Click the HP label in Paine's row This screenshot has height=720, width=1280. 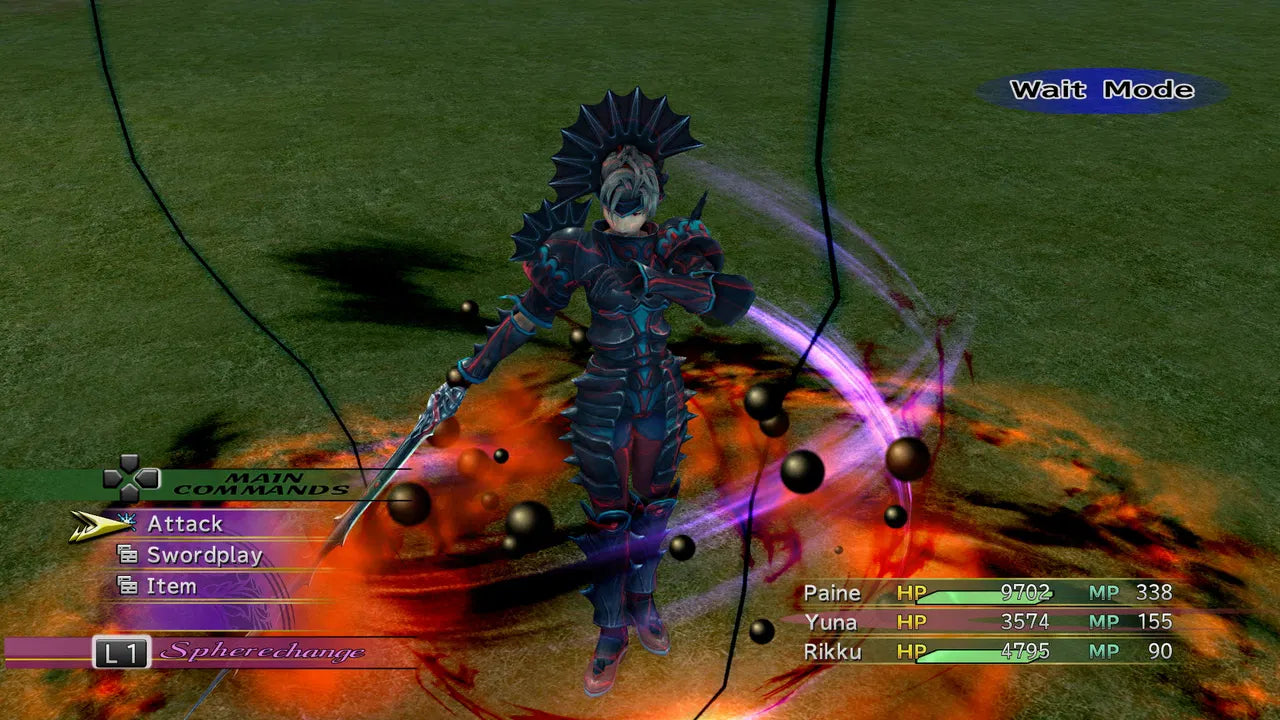point(910,593)
